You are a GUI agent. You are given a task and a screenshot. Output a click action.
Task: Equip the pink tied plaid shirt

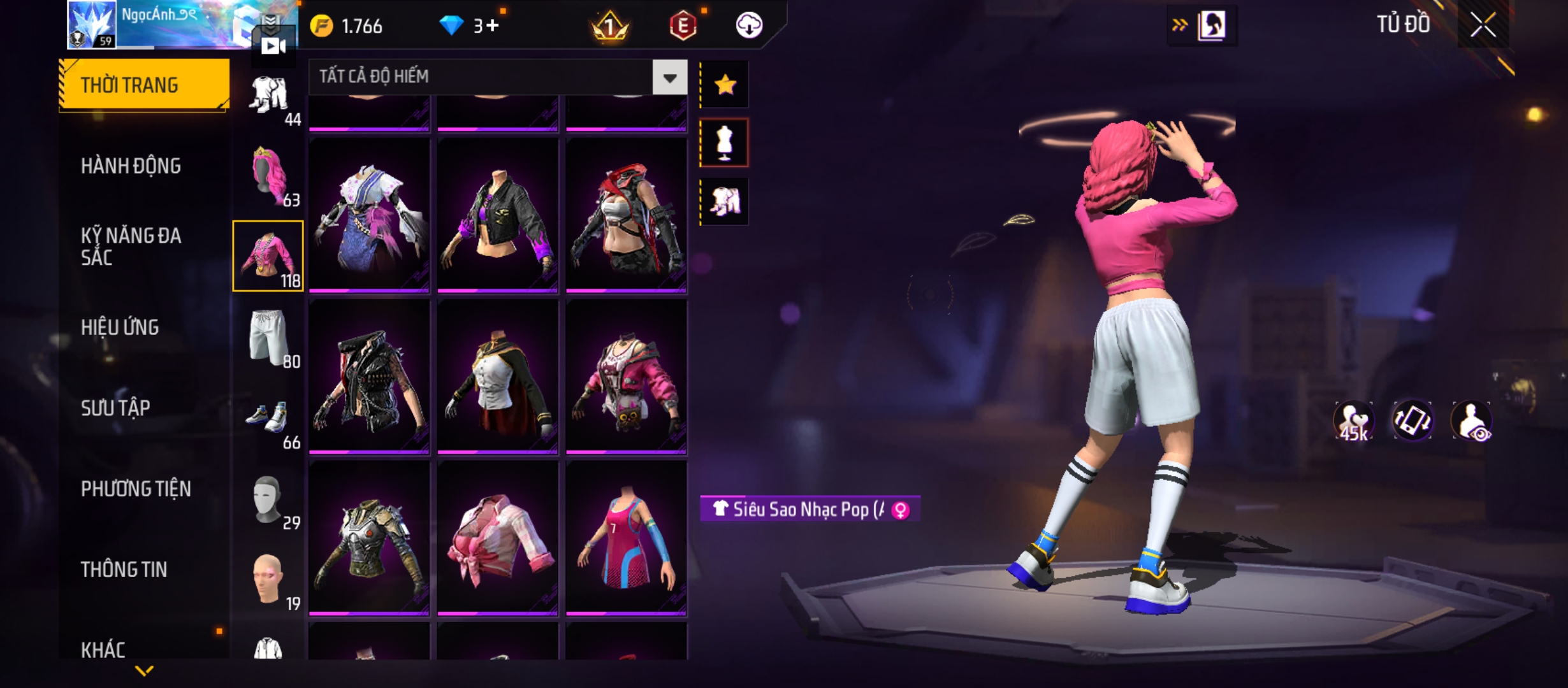coord(497,538)
